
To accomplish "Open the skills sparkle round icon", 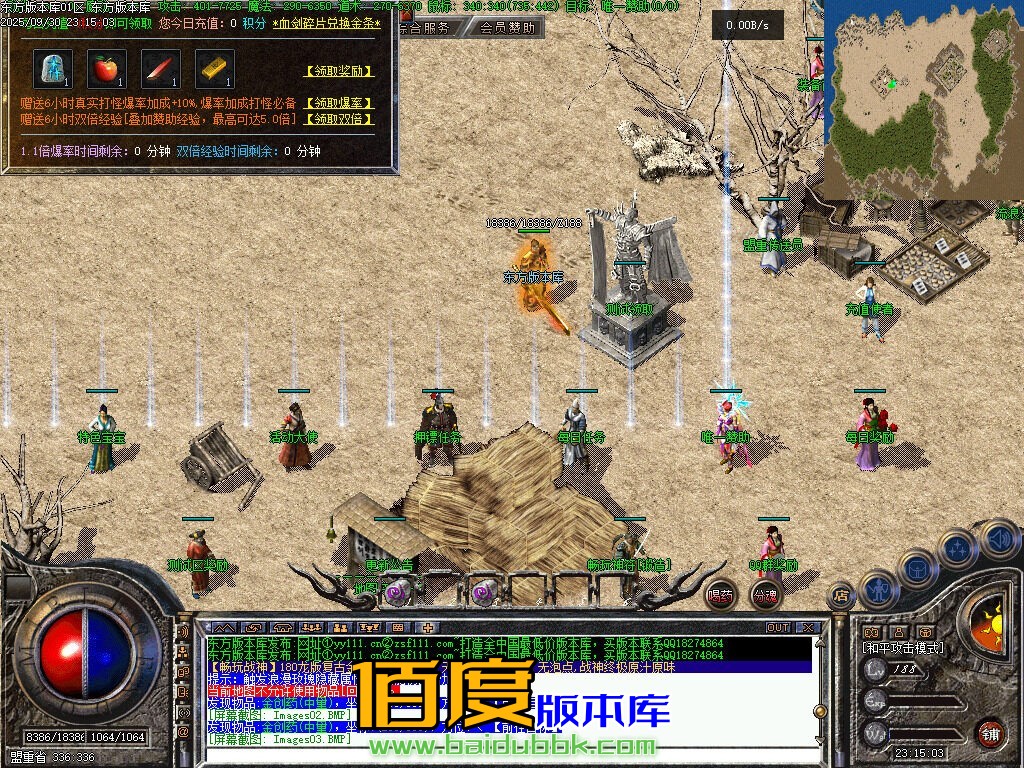I will click(x=957, y=549).
